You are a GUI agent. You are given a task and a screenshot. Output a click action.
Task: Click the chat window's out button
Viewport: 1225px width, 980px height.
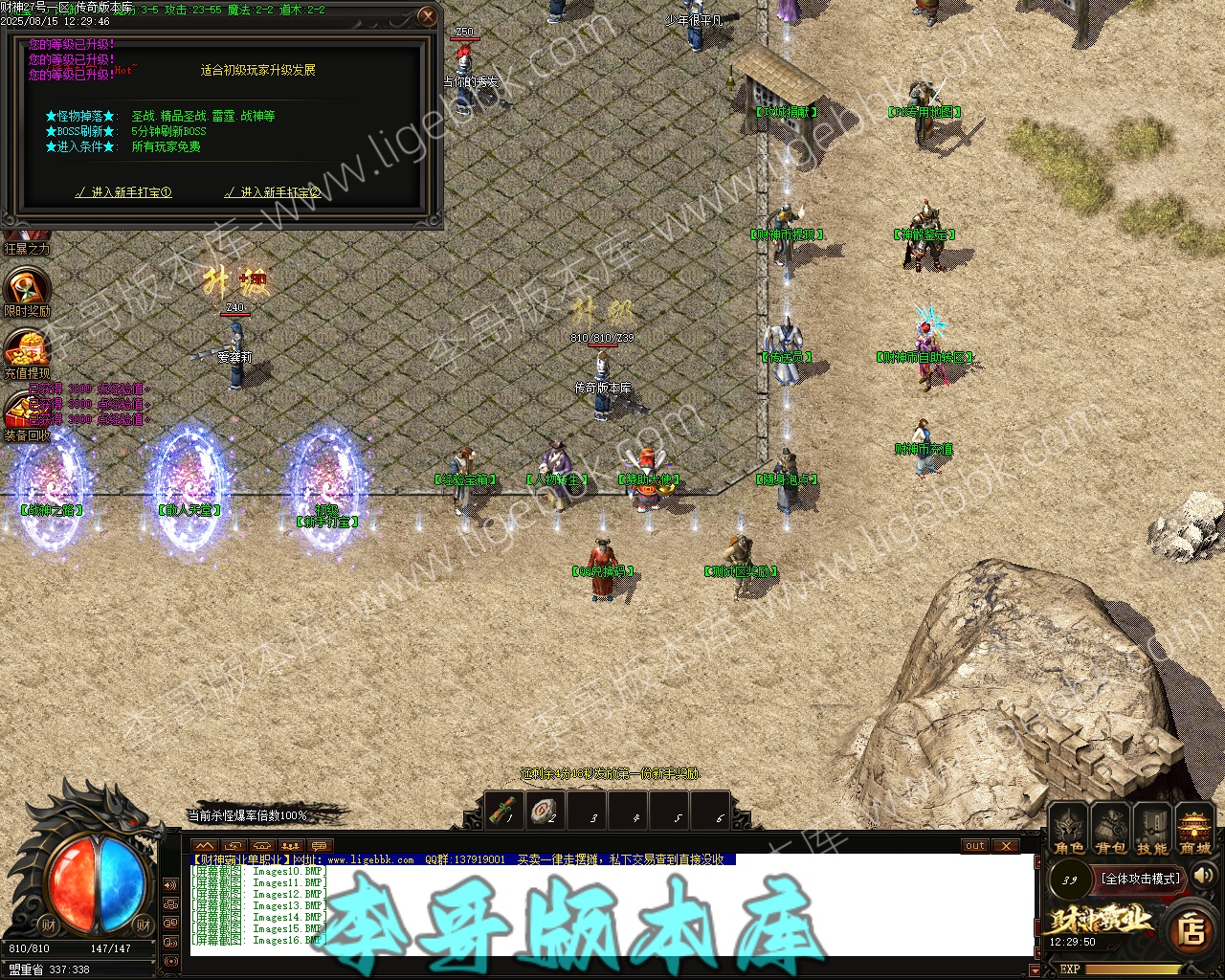click(975, 845)
